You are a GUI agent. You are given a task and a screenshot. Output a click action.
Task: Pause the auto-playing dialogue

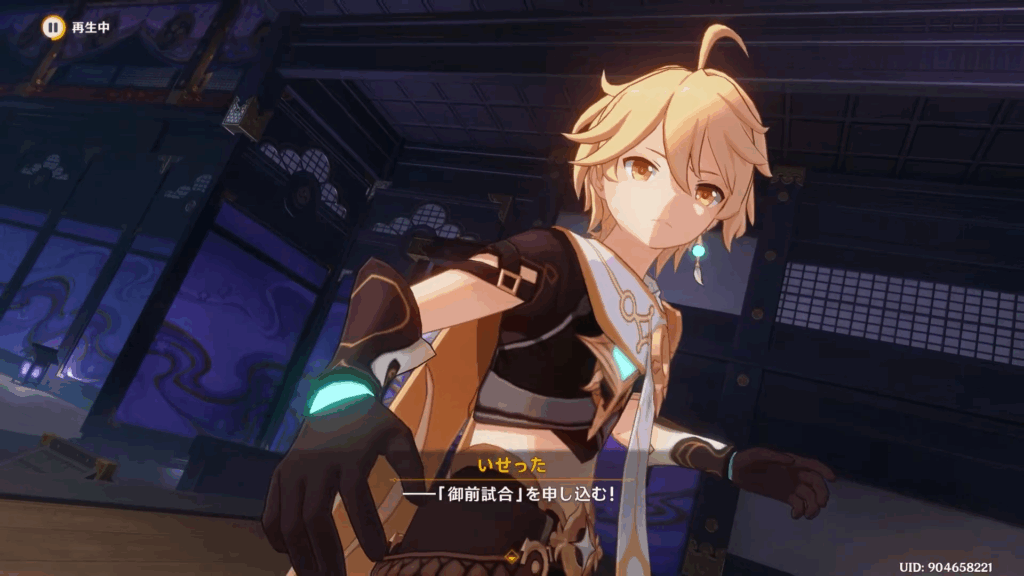tap(52, 28)
